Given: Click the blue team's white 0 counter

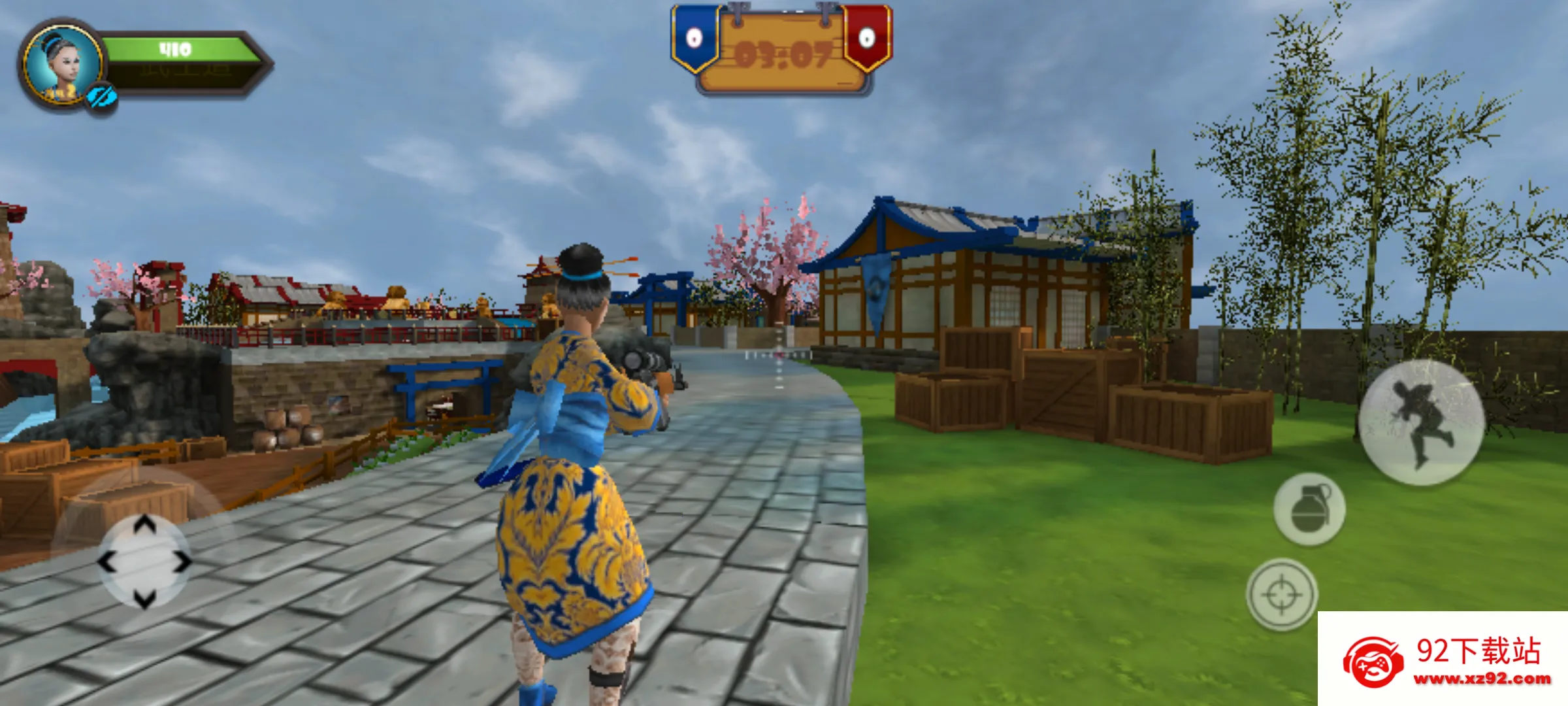Looking at the screenshot, I should click(x=694, y=37).
